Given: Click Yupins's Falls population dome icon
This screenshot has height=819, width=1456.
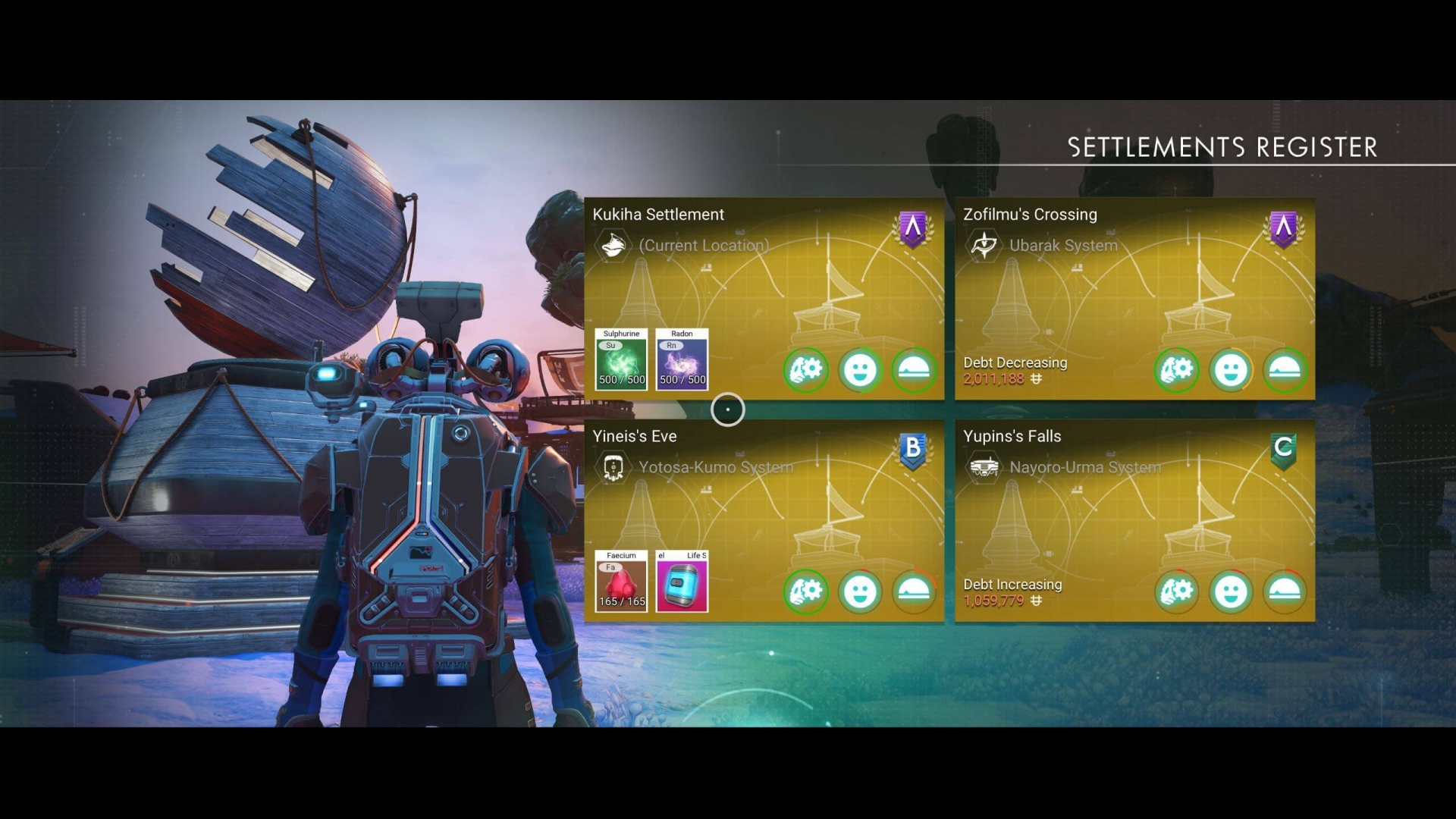Looking at the screenshot, I should pos(1285,591).
